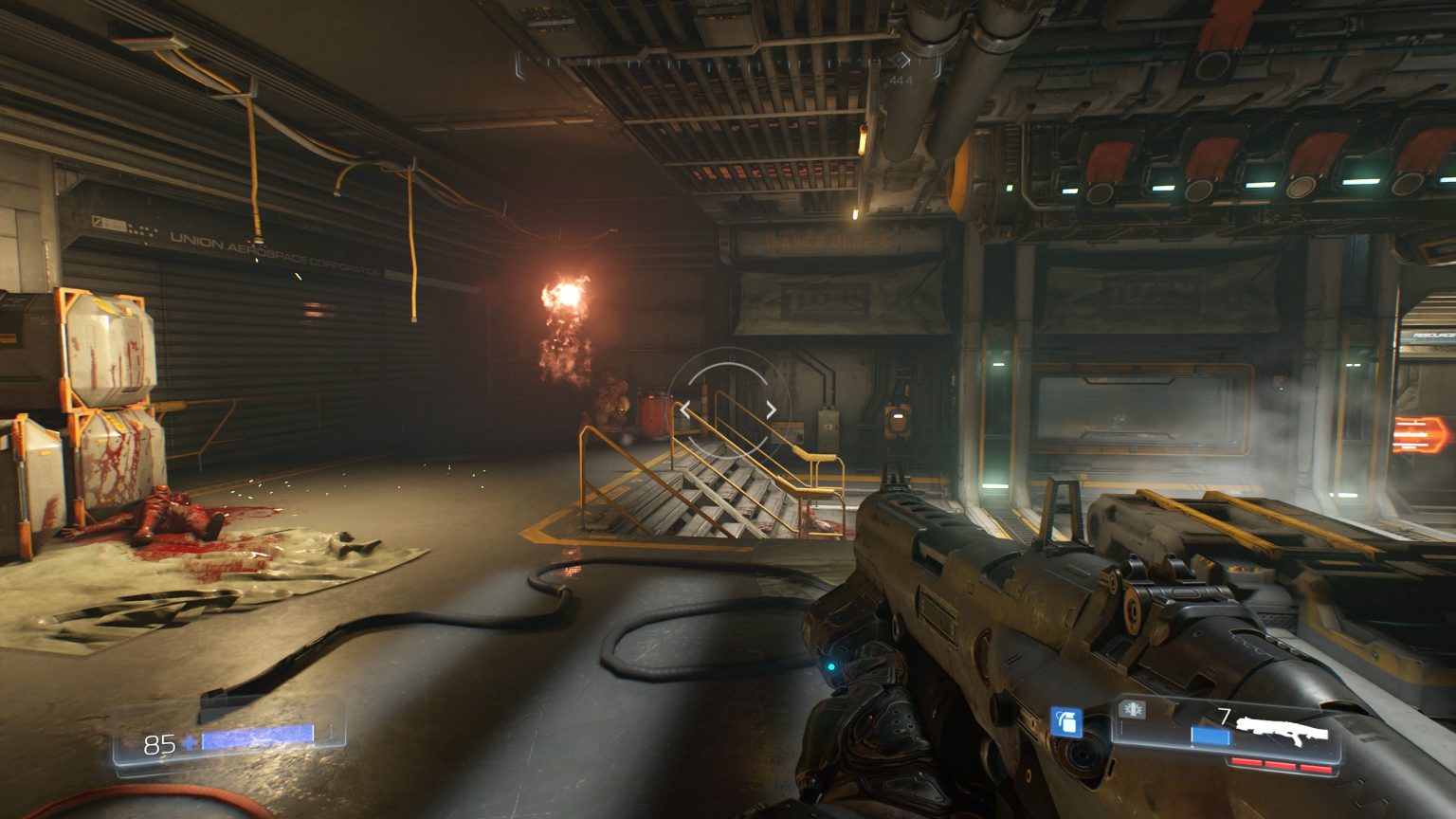1456x819 pixels.
Task: Toggle the left weapon wheel arrow
Action: [686, 408]
